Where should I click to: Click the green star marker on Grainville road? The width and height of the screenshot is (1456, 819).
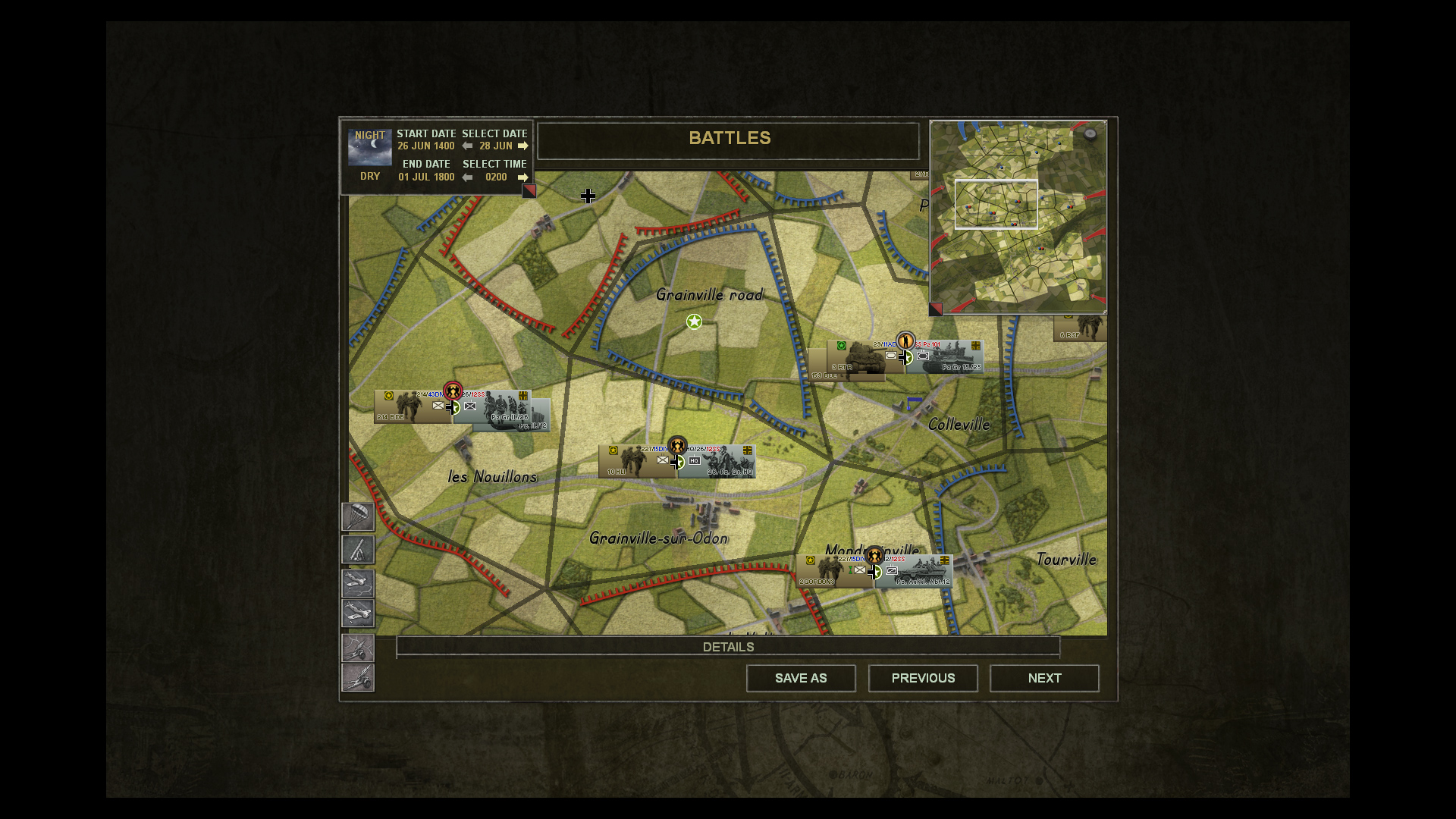click(x=695, y=322)
